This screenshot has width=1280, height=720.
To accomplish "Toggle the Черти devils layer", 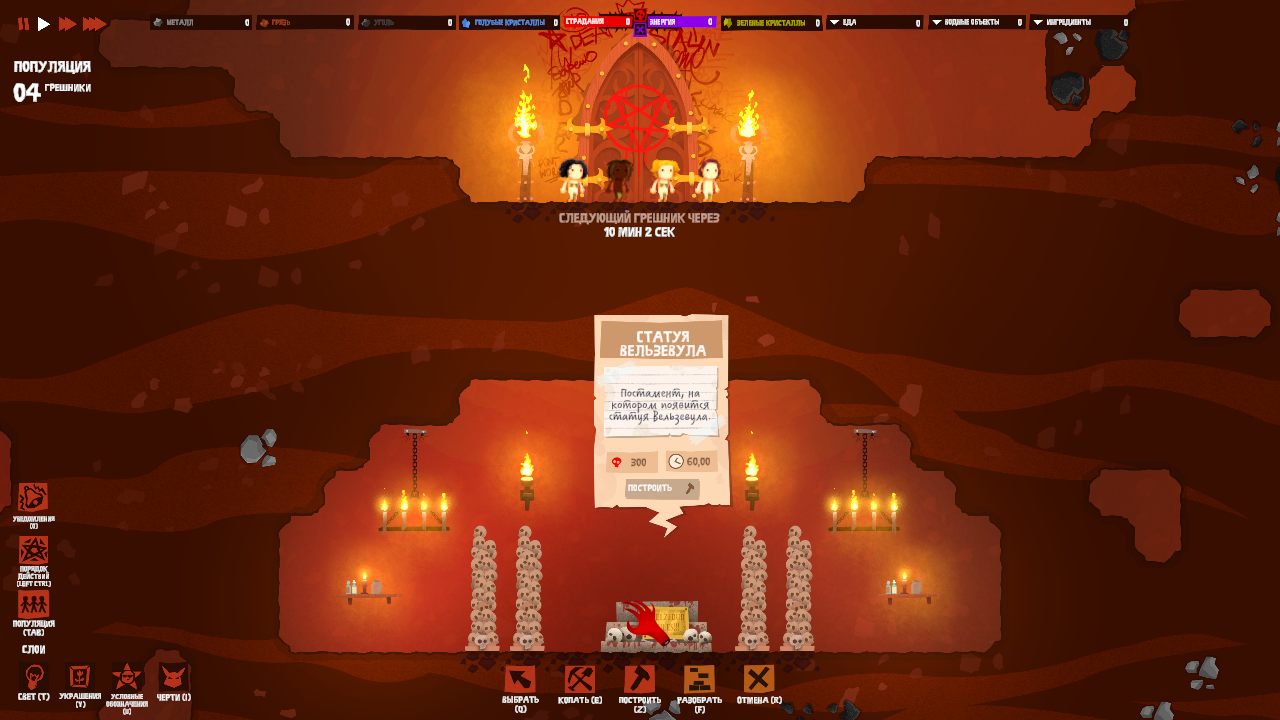I will pyautogui.click(x=173, y=677).
